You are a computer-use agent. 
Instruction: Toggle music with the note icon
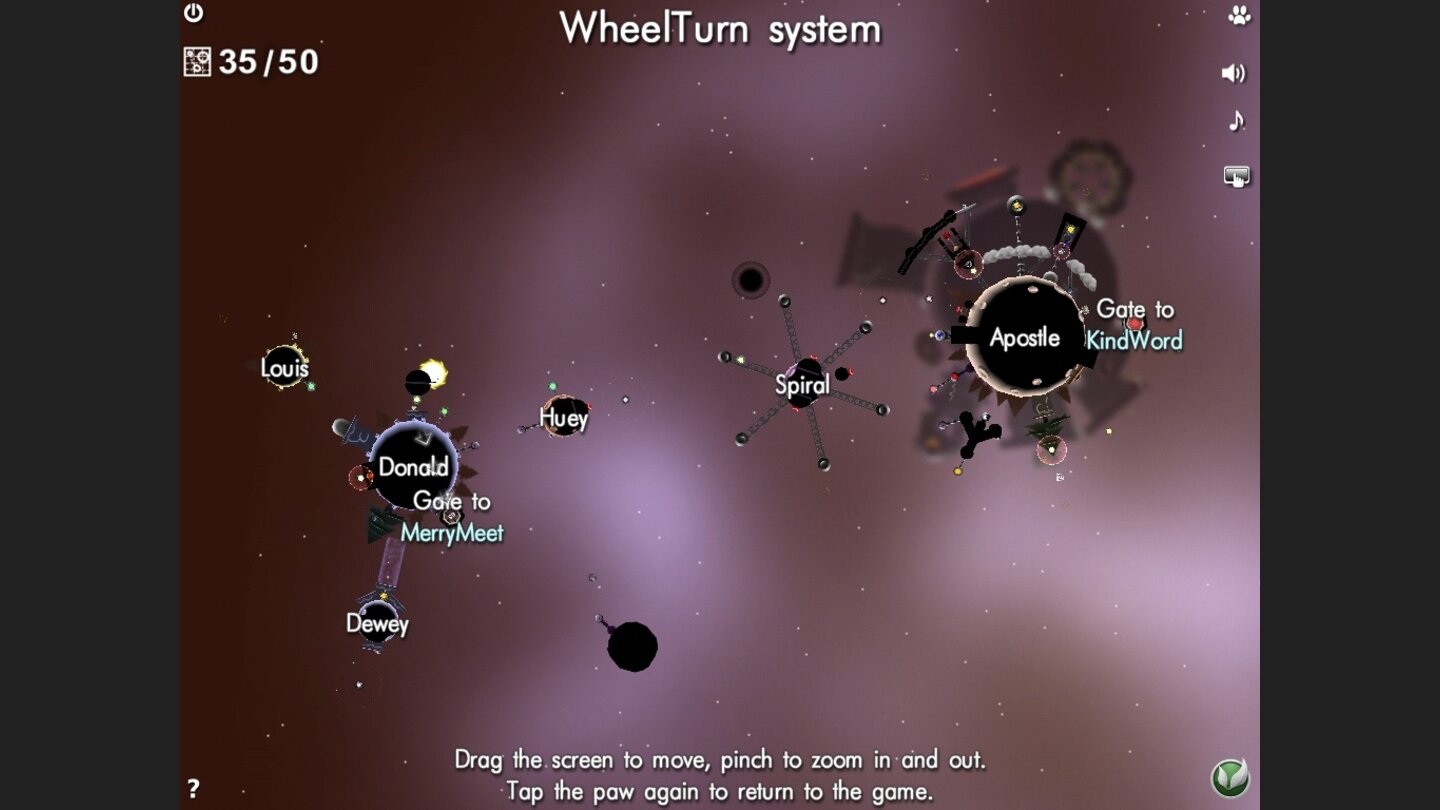(x=1236, y=121)
